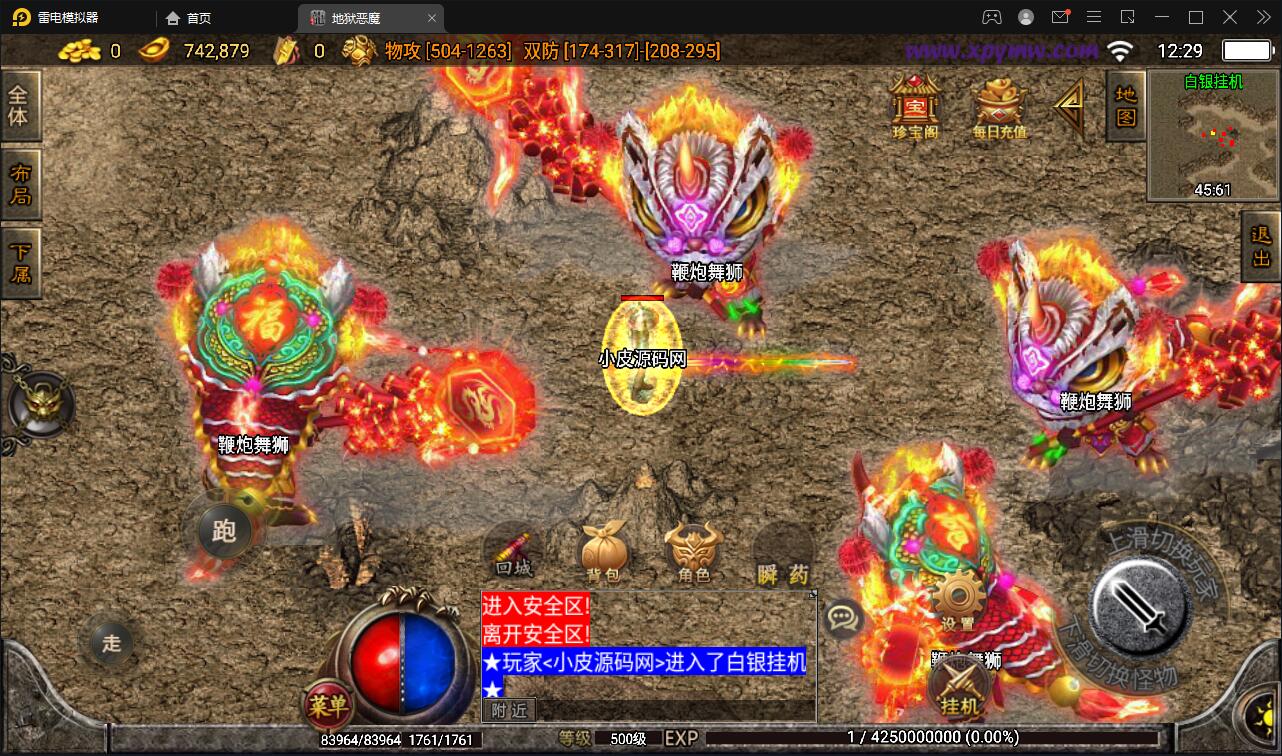Select the 附近 nearby chat tab
This screenshot has height=756, width=1282.
pos(509,710)
